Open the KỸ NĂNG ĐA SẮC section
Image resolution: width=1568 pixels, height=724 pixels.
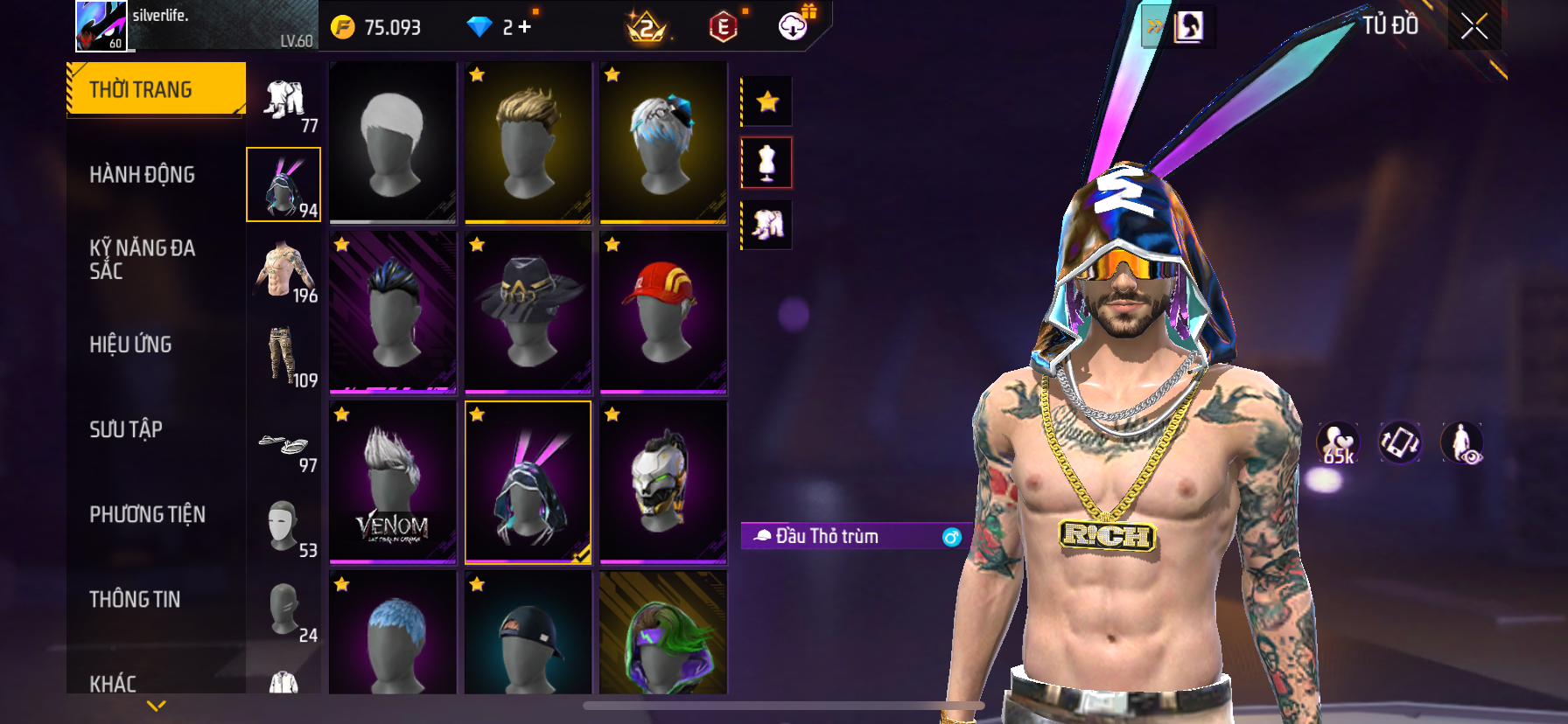[x=142, y=259]
